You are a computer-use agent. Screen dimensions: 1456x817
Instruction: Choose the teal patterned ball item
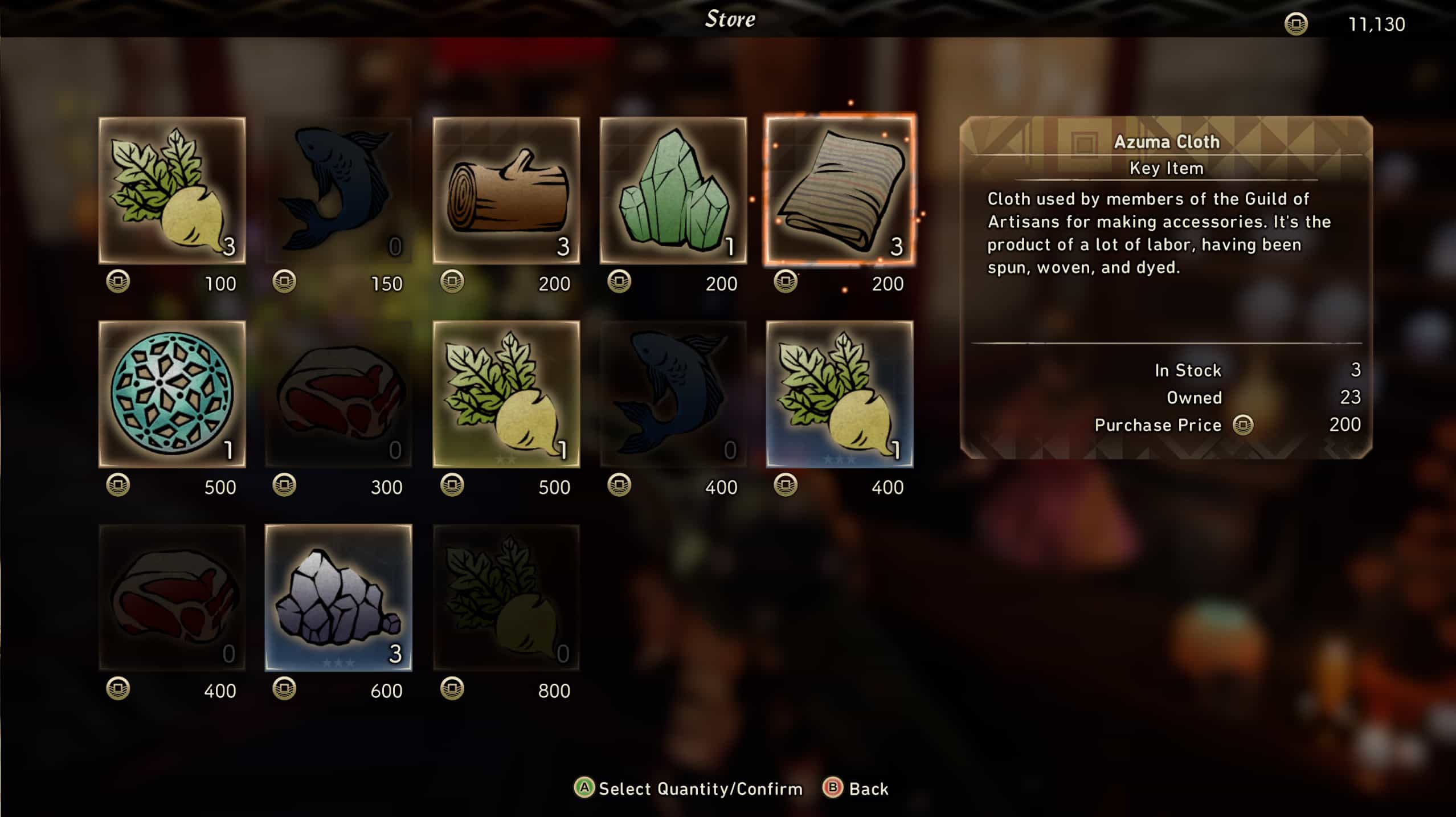(x=172, y=394)
